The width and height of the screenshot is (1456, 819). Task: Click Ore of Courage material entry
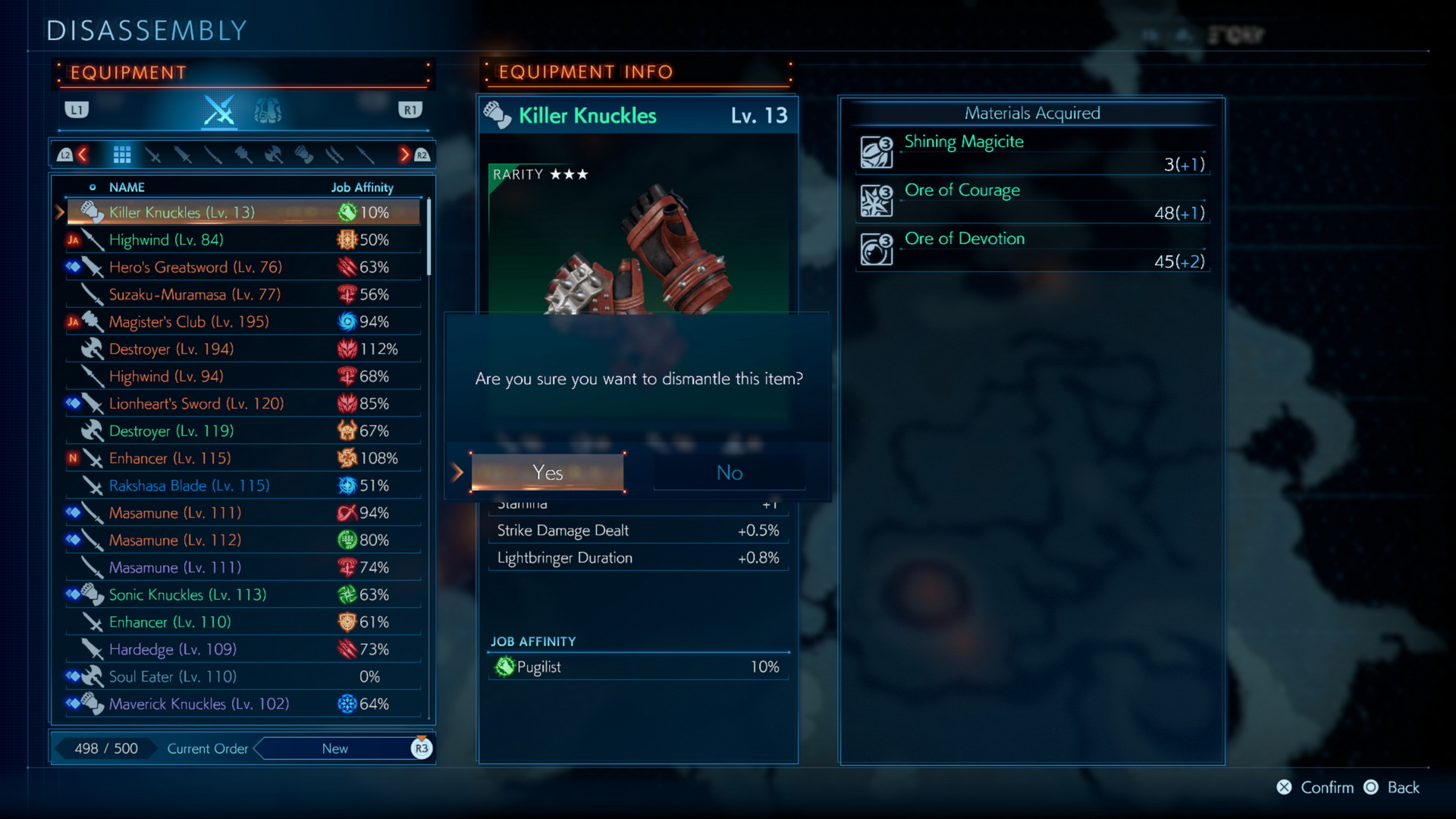(1032, 201)
